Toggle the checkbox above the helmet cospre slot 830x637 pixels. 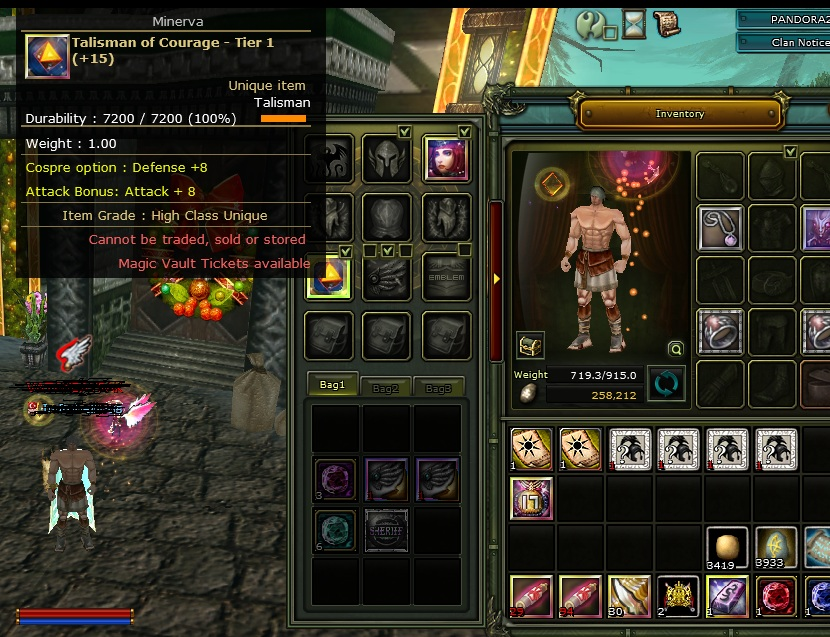[x=404, y=131]
